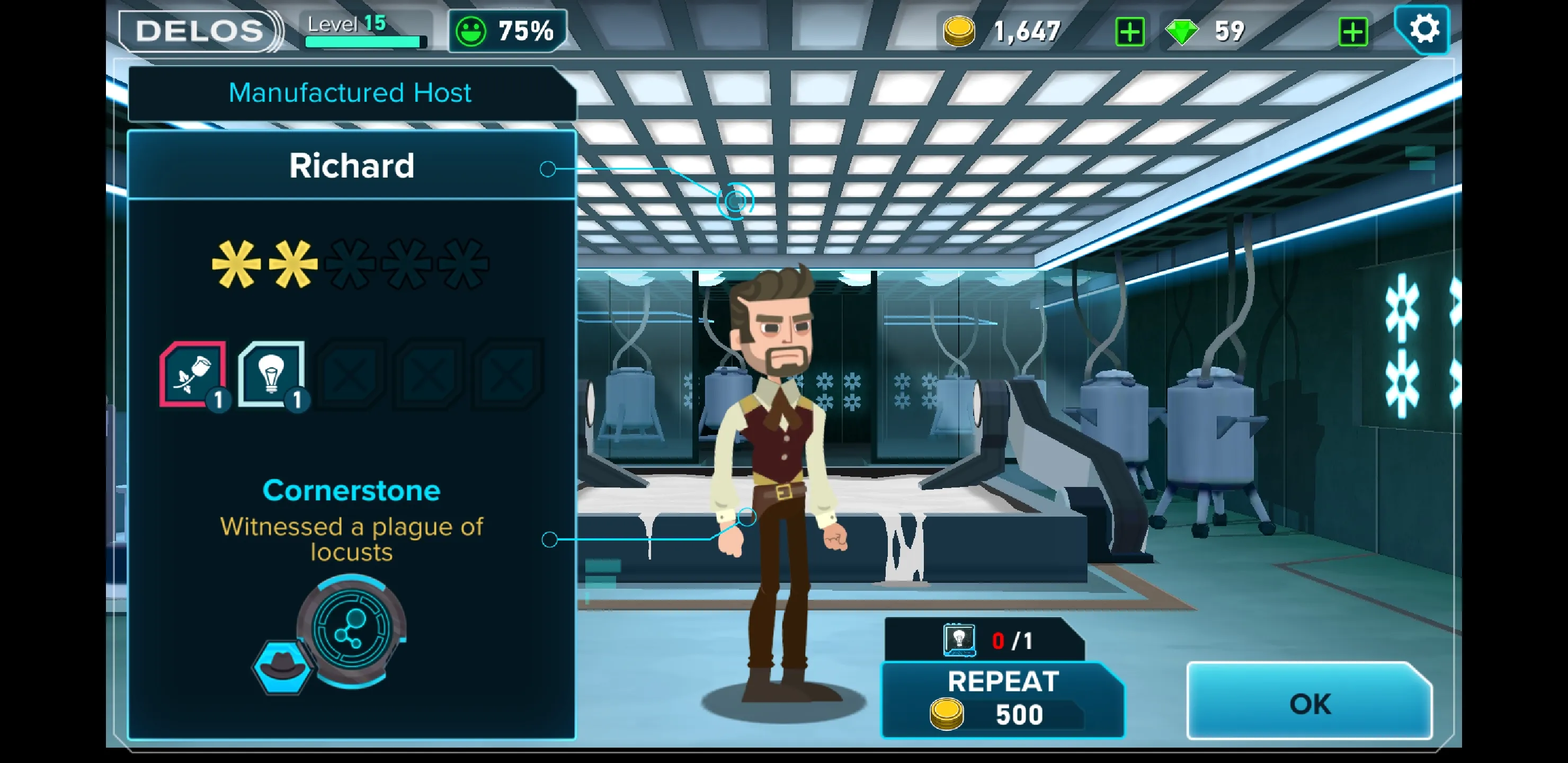1568x763 pixels.
Task: Open the settings gear menu
Action: coord(1423,29)
